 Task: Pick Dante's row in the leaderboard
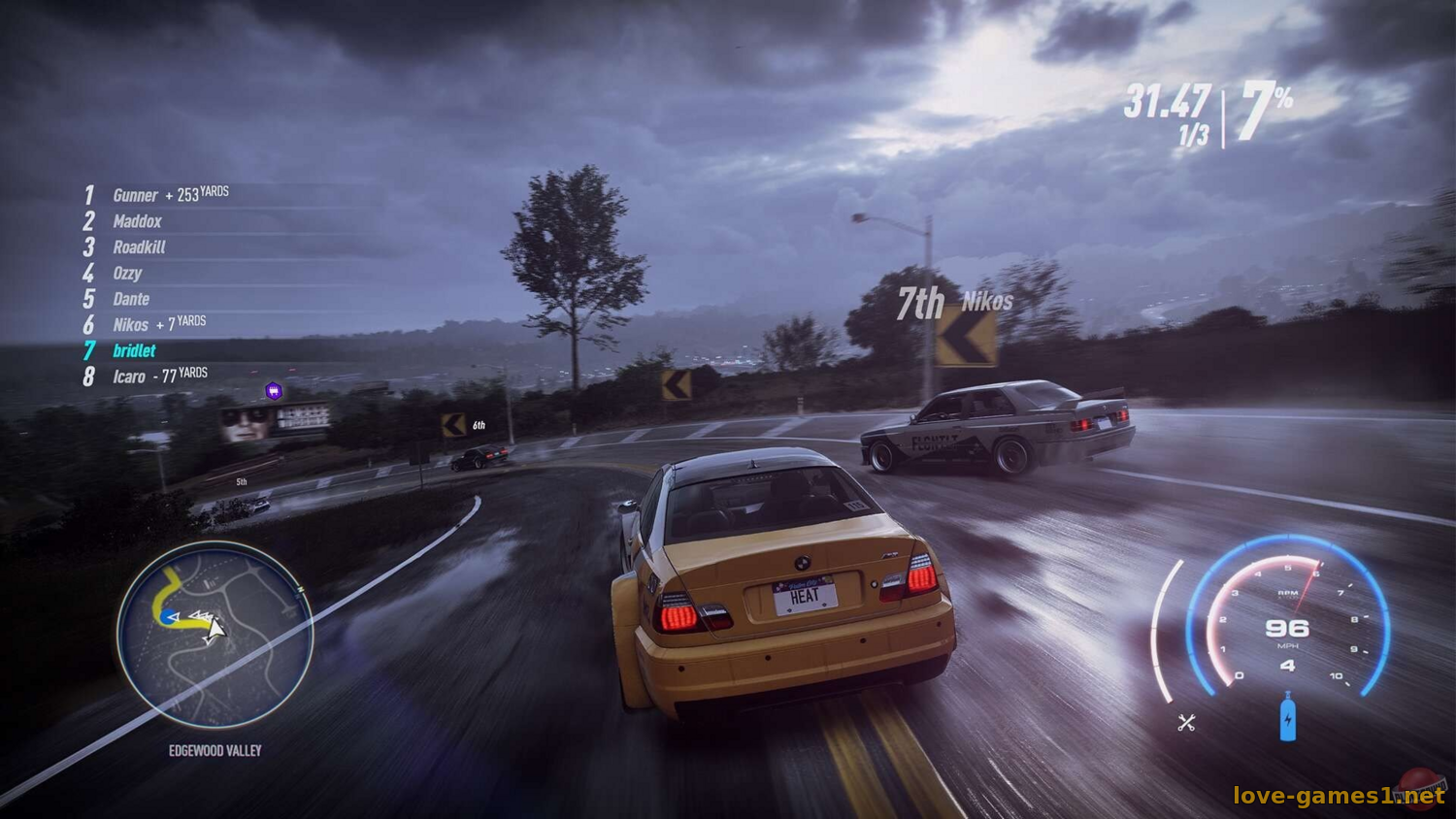pos(131,300)
